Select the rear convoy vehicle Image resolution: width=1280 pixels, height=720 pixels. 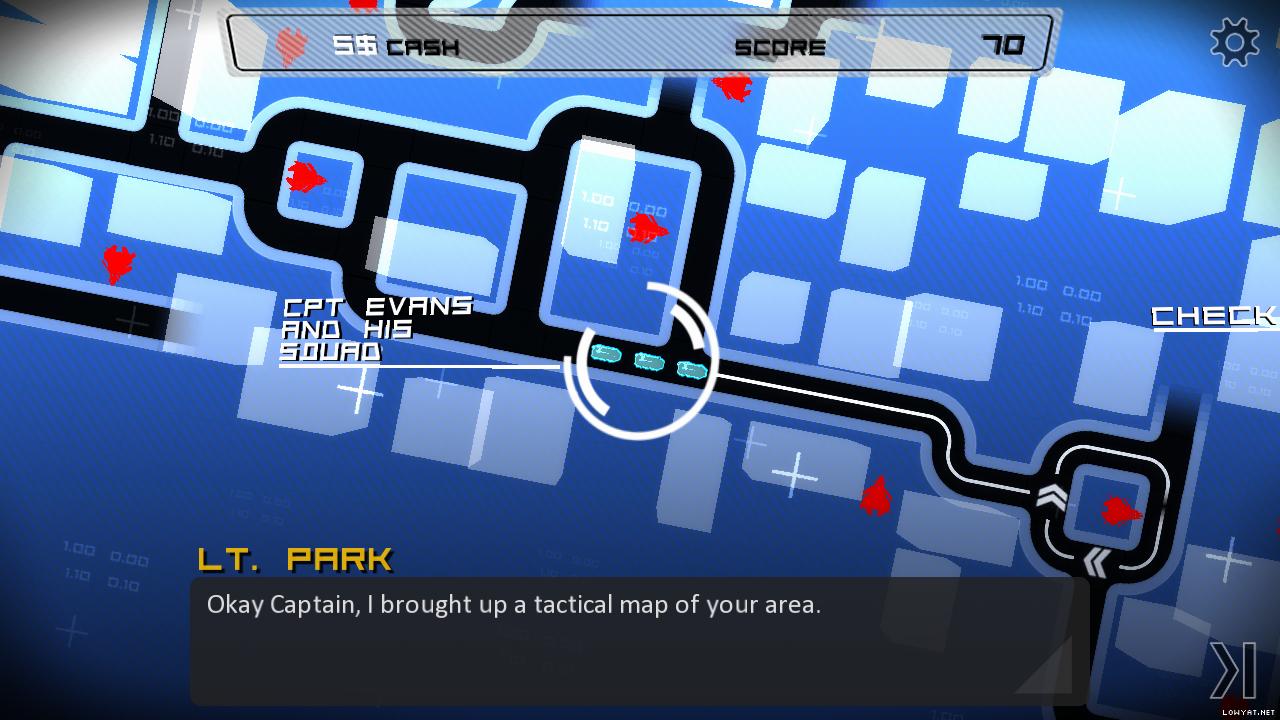605,355
